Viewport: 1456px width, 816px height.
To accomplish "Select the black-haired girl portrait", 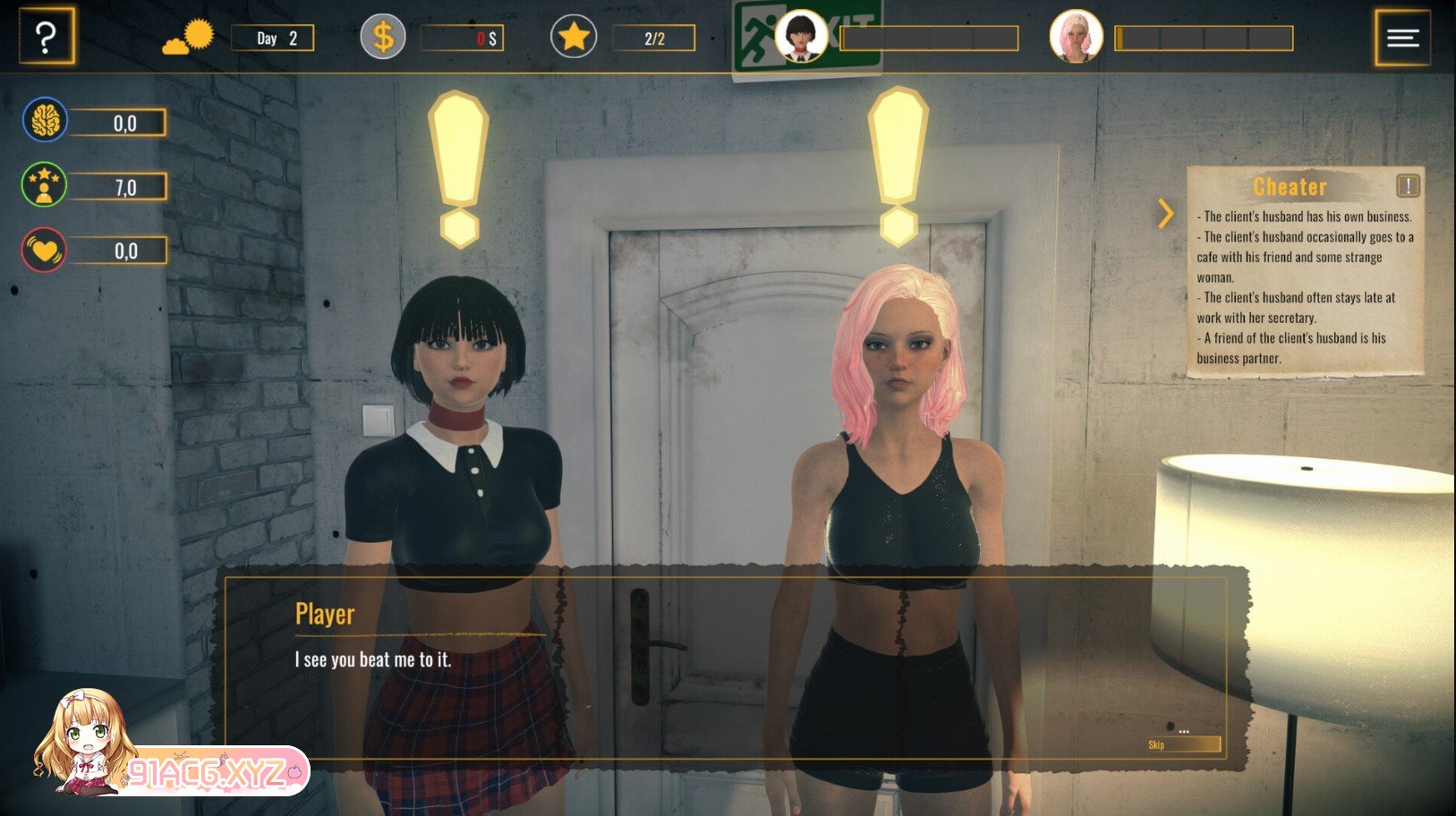I will pyautogui.click(x=800, y=37).
